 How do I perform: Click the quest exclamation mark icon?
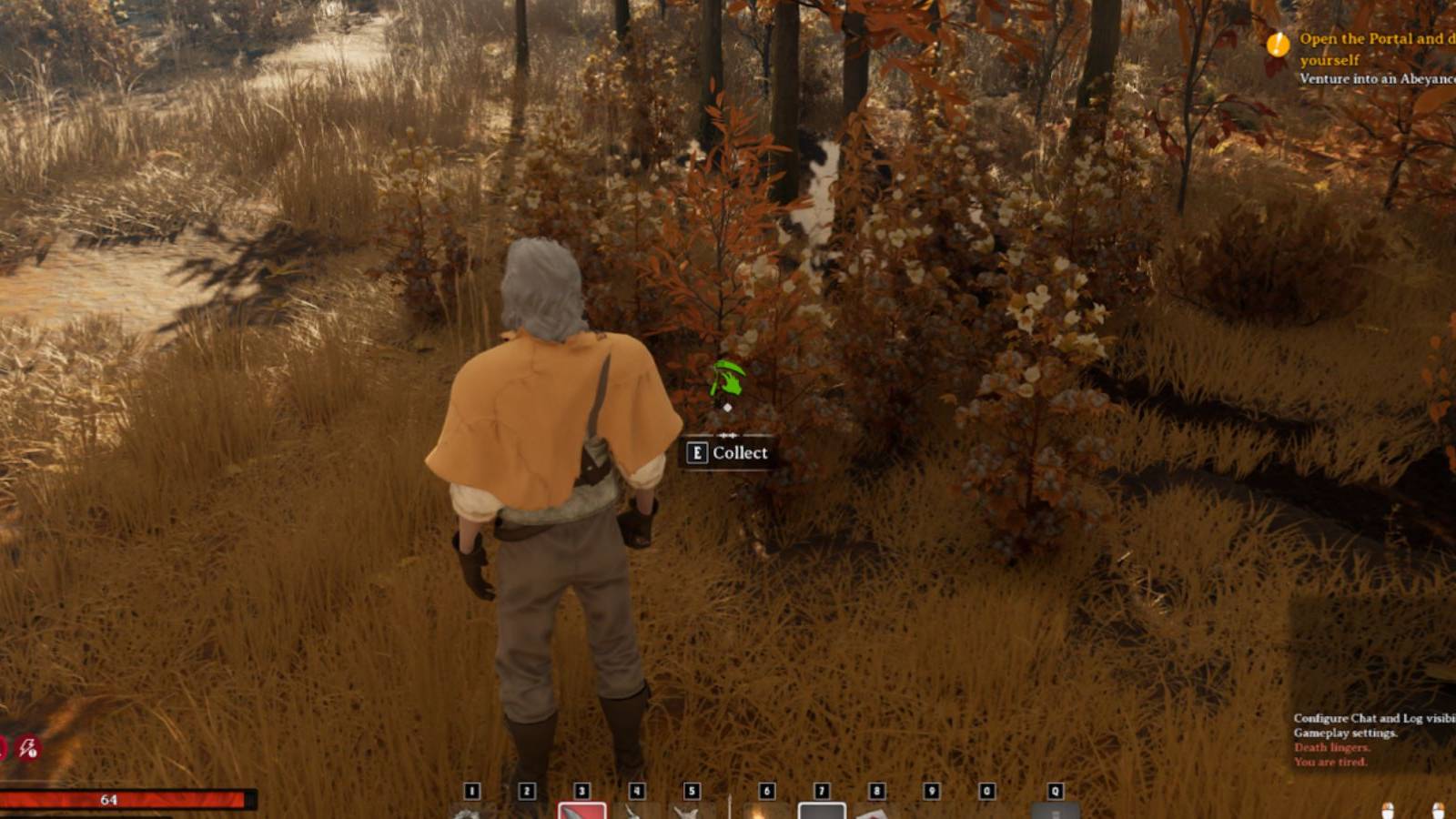point(1278,42)
